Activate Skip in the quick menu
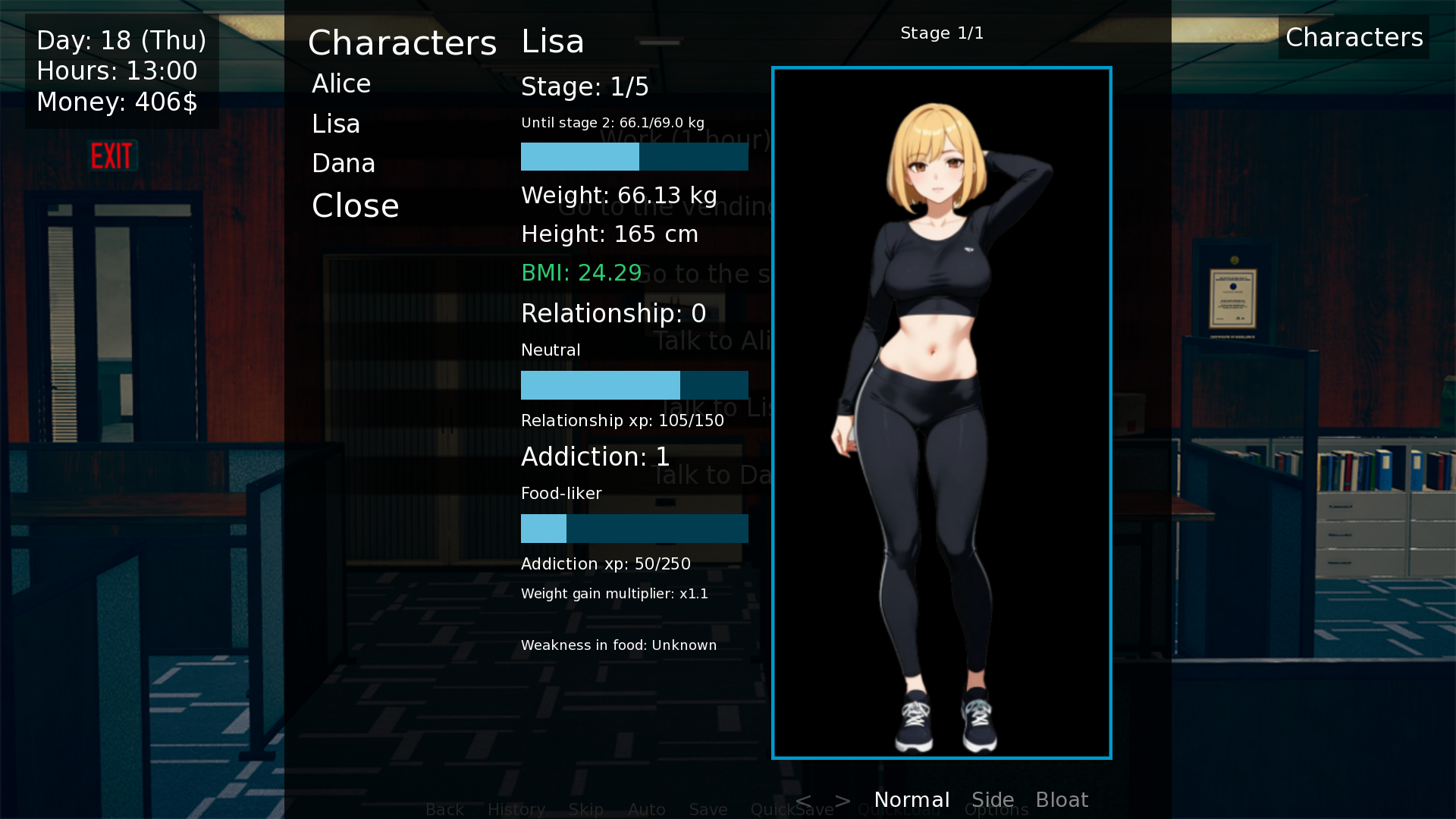 pos(586,810)
